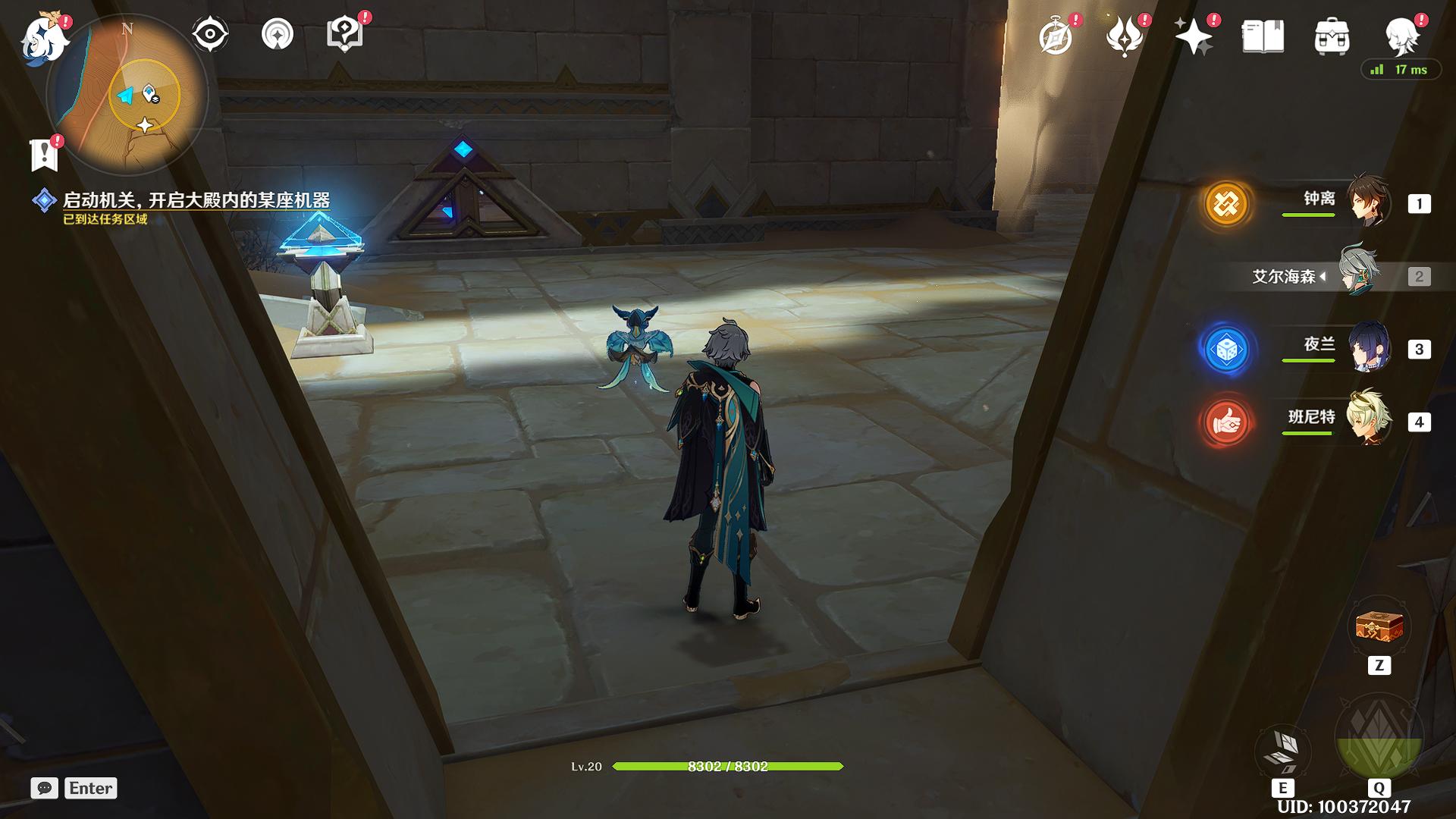Viewport: 1456px width, 819px height.
Task: Open the character profile icon
Action: 1401,36
